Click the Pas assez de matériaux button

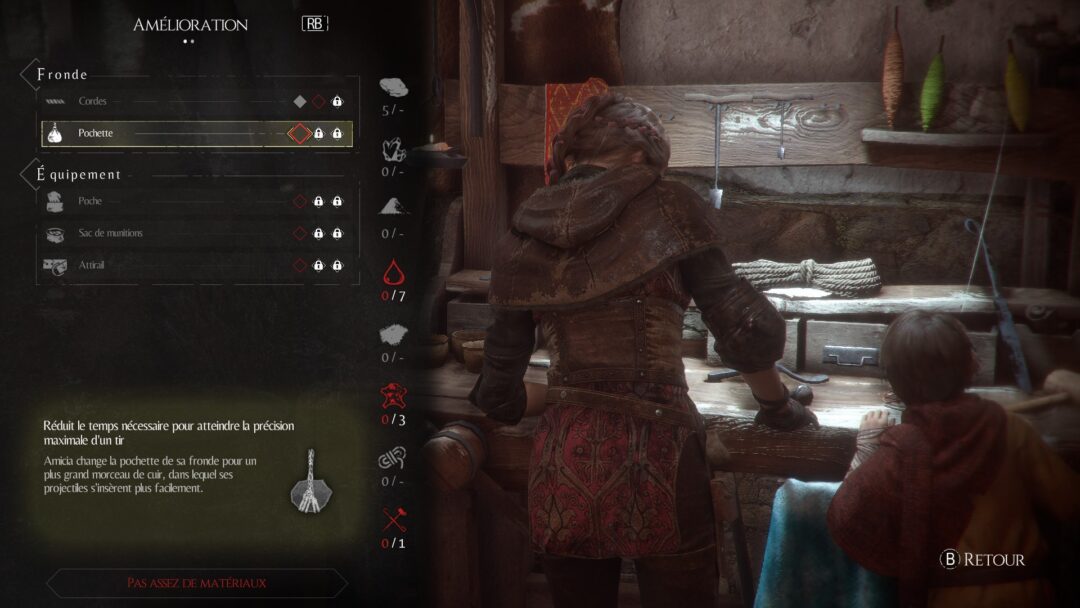pyautogui.click(x=196, y=582)
